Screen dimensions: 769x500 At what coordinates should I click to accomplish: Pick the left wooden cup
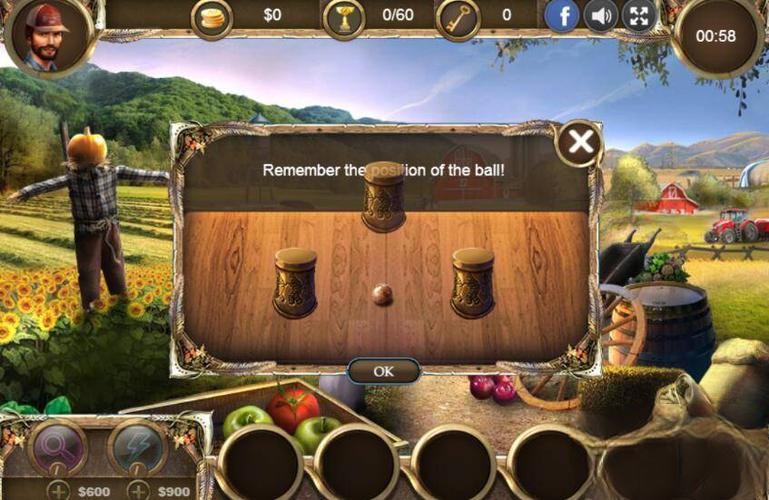tap(295, 282)
